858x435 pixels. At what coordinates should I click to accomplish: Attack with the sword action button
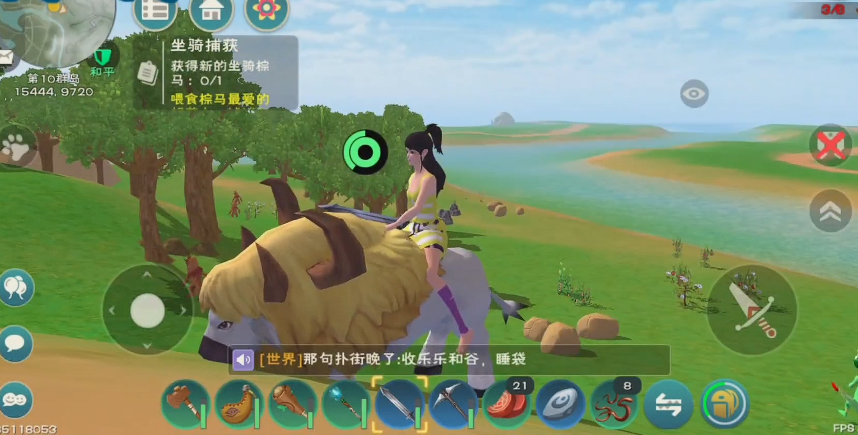pyautogui.click(x=752, y=309)
